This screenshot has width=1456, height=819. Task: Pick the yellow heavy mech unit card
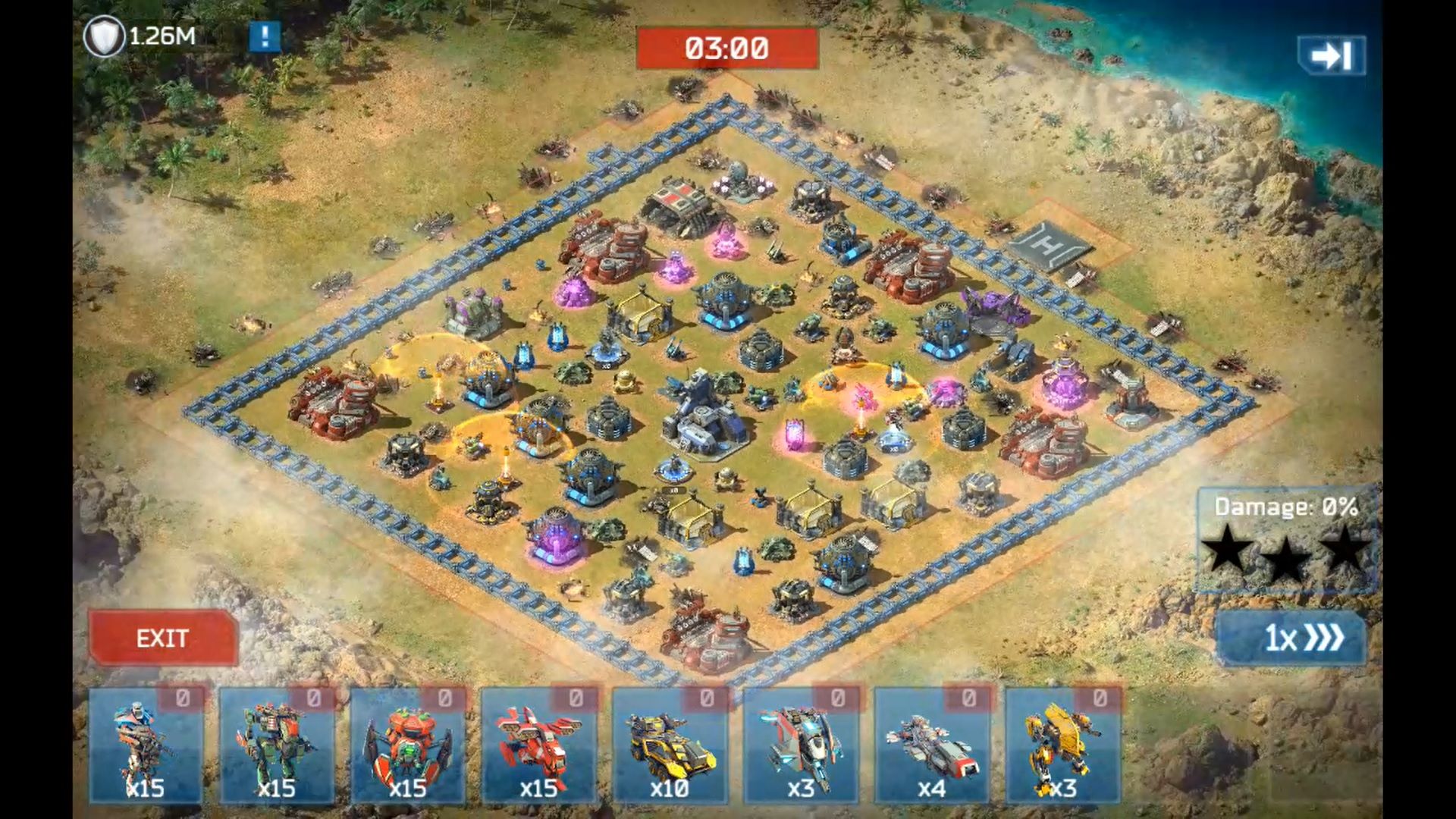(1062, 745)
